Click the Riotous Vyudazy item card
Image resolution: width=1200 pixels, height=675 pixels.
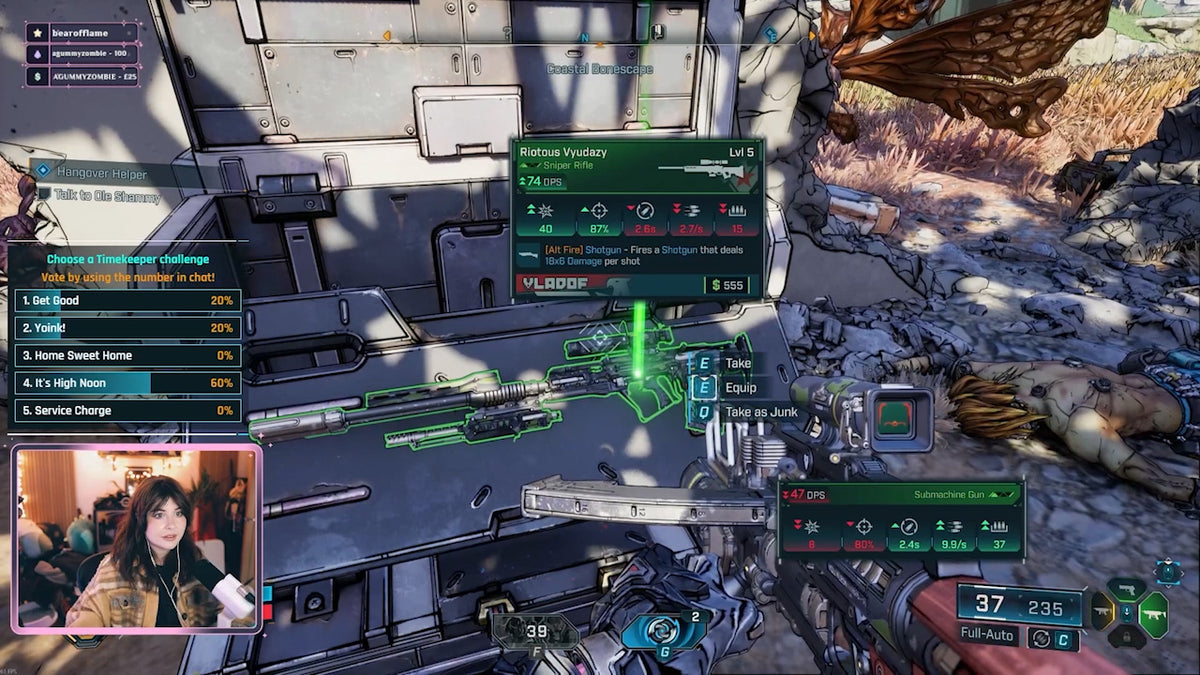click(638, 218)
